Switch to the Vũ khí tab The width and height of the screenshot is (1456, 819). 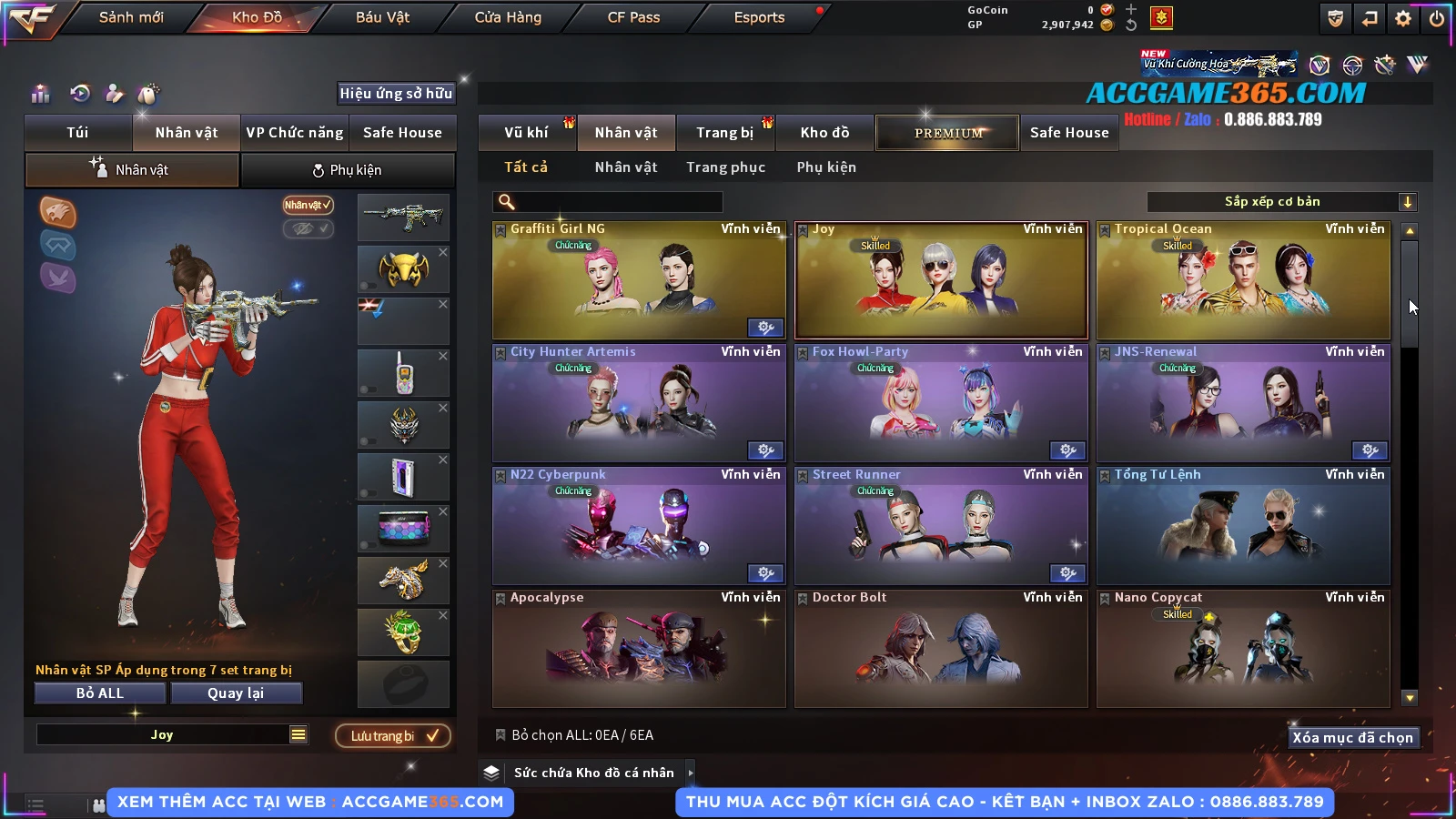pyautogui.click(x=526, y=133)
